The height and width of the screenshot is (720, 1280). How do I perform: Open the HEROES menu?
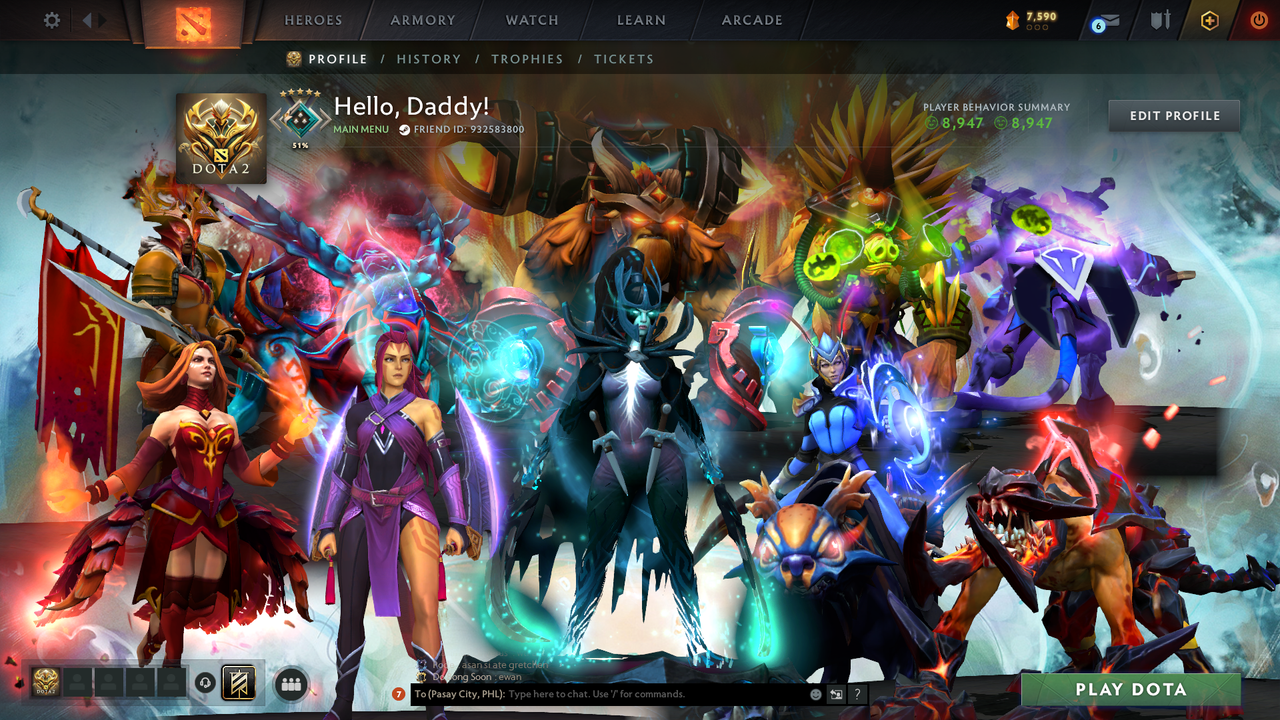(x=313, y=19)
